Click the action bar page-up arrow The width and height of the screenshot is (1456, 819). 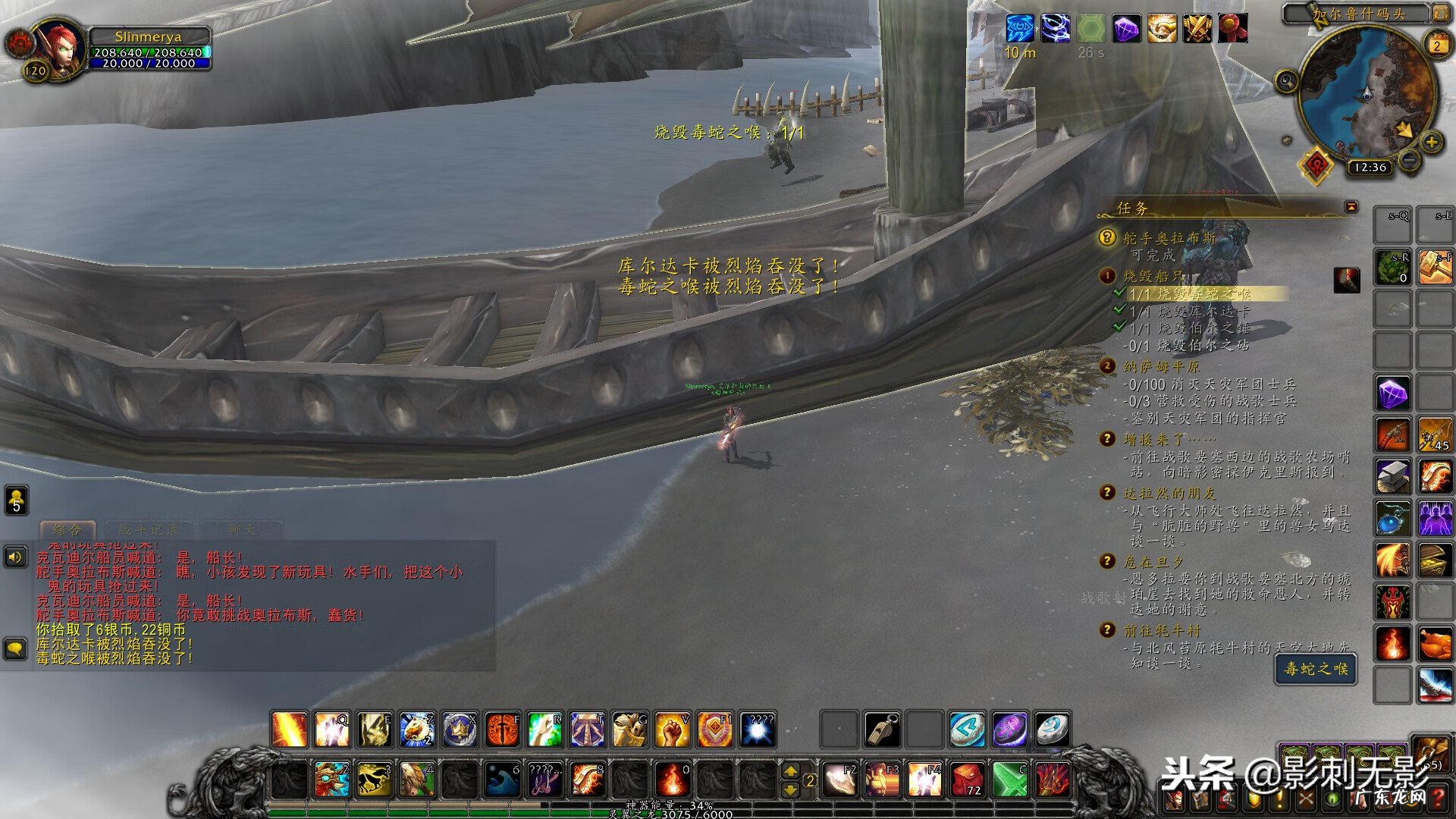tap(790, 770)
